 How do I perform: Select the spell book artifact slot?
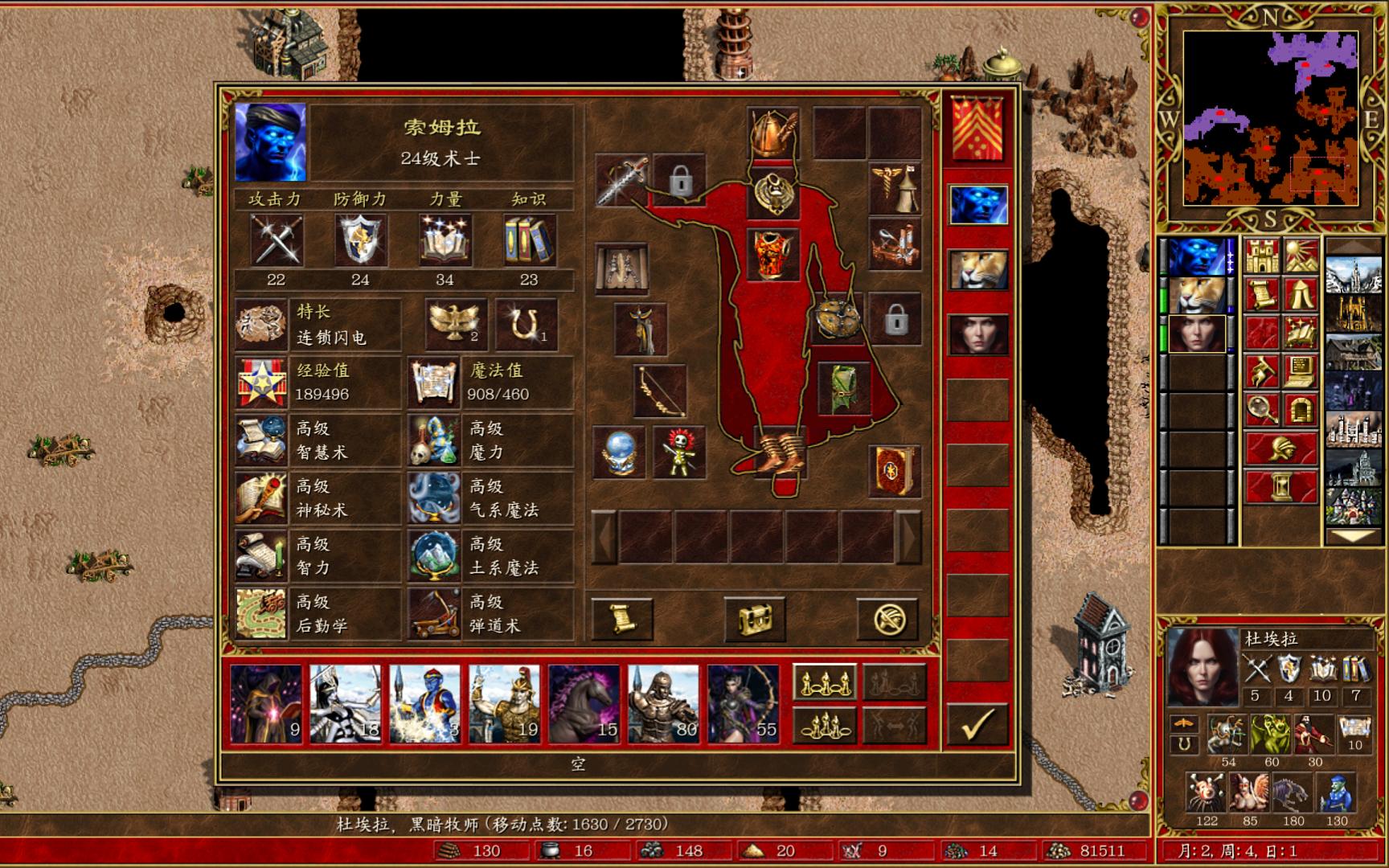pos(894,471)
